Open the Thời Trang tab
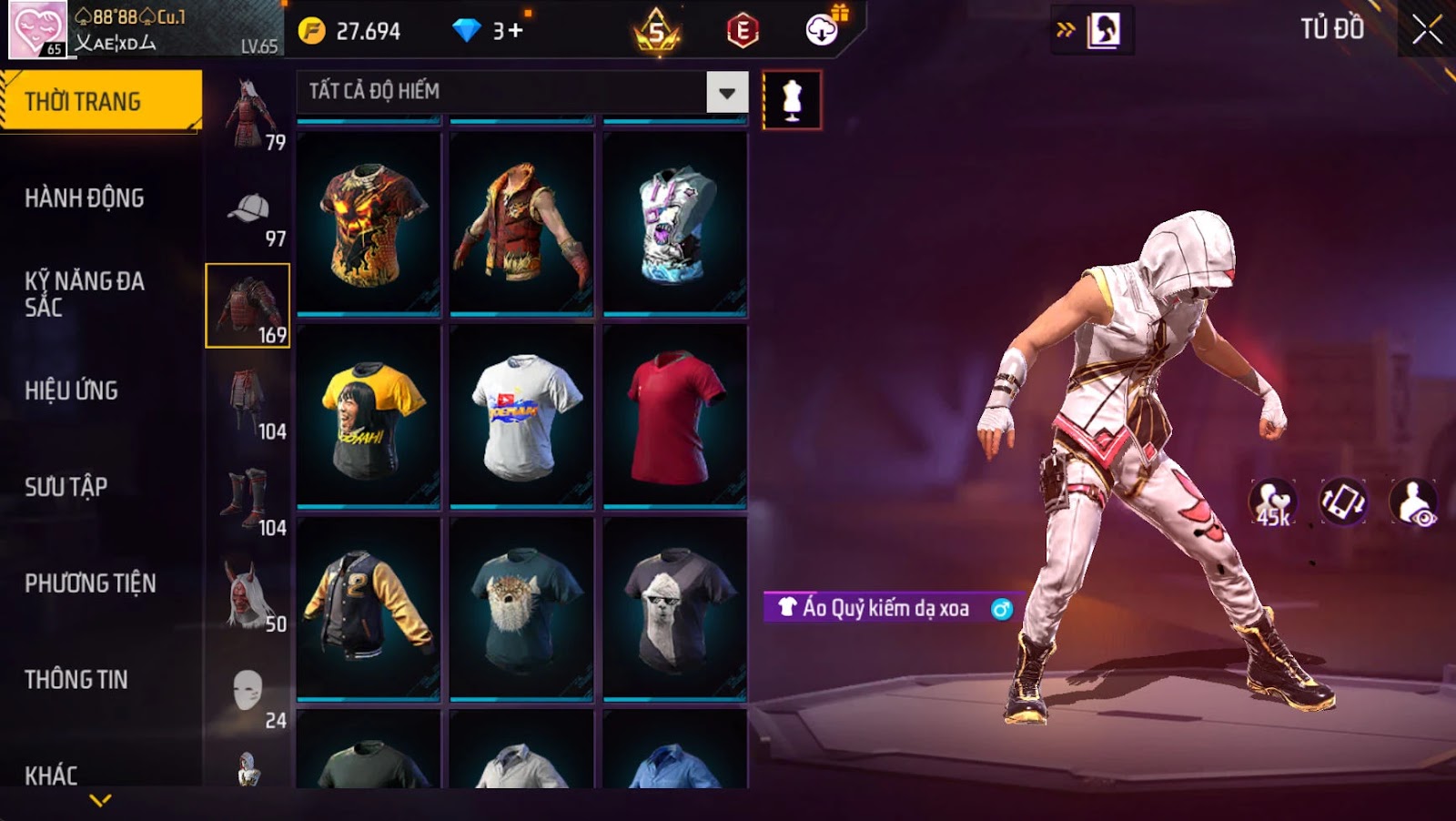 100,101
